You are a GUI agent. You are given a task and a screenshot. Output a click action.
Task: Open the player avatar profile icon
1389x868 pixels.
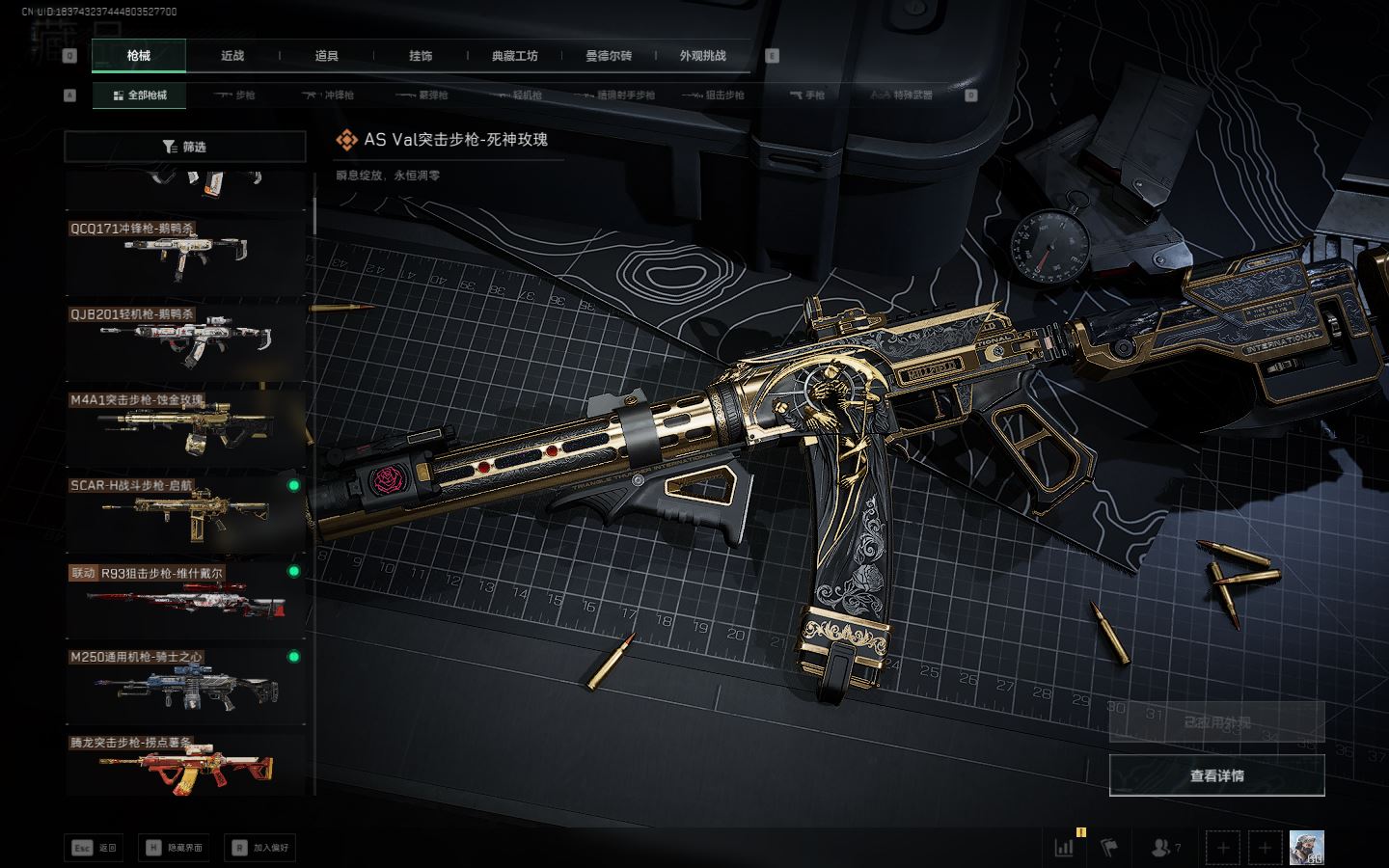pos(1306,848)
